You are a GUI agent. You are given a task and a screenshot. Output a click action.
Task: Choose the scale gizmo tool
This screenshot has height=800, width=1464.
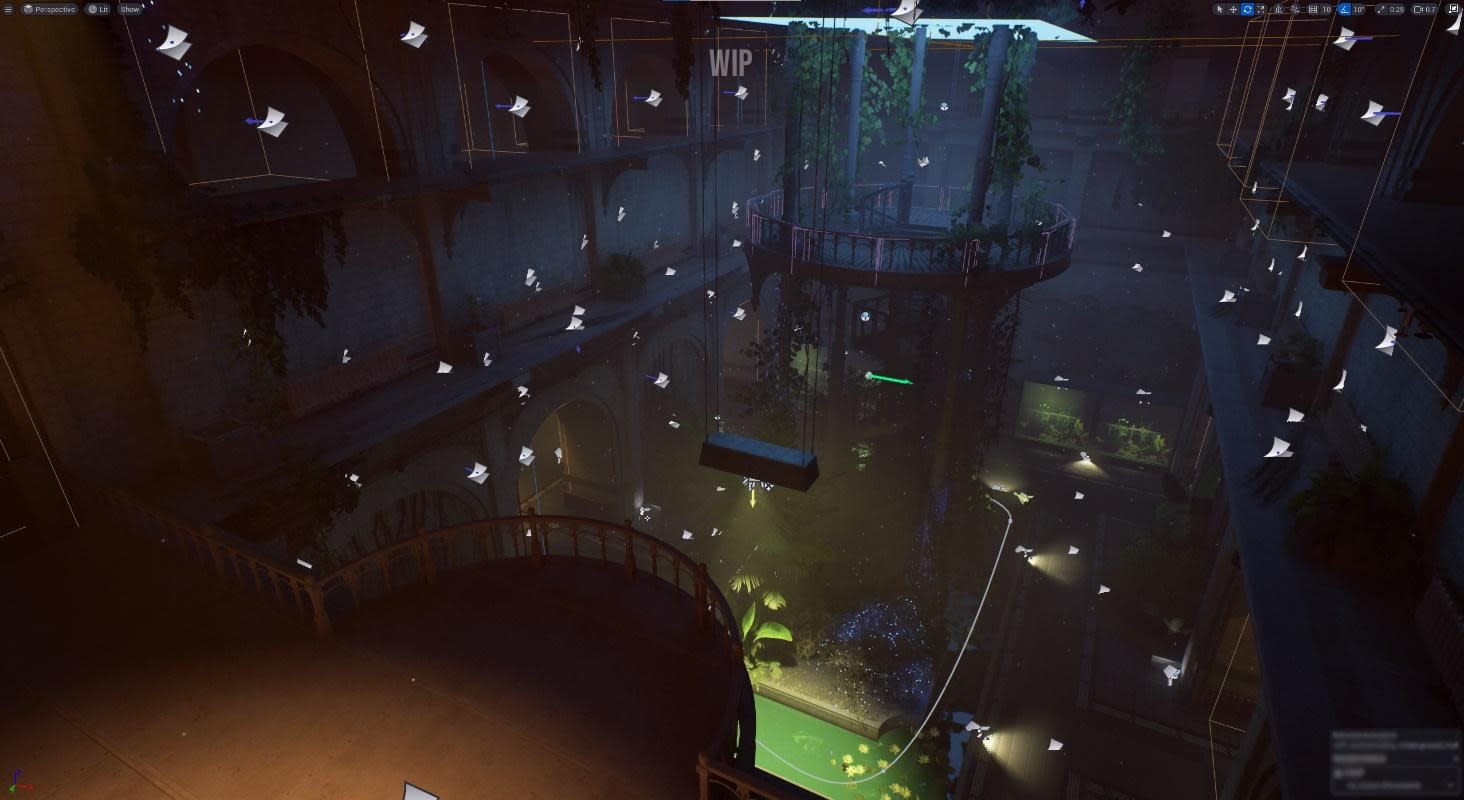[x=1261, y=9]
